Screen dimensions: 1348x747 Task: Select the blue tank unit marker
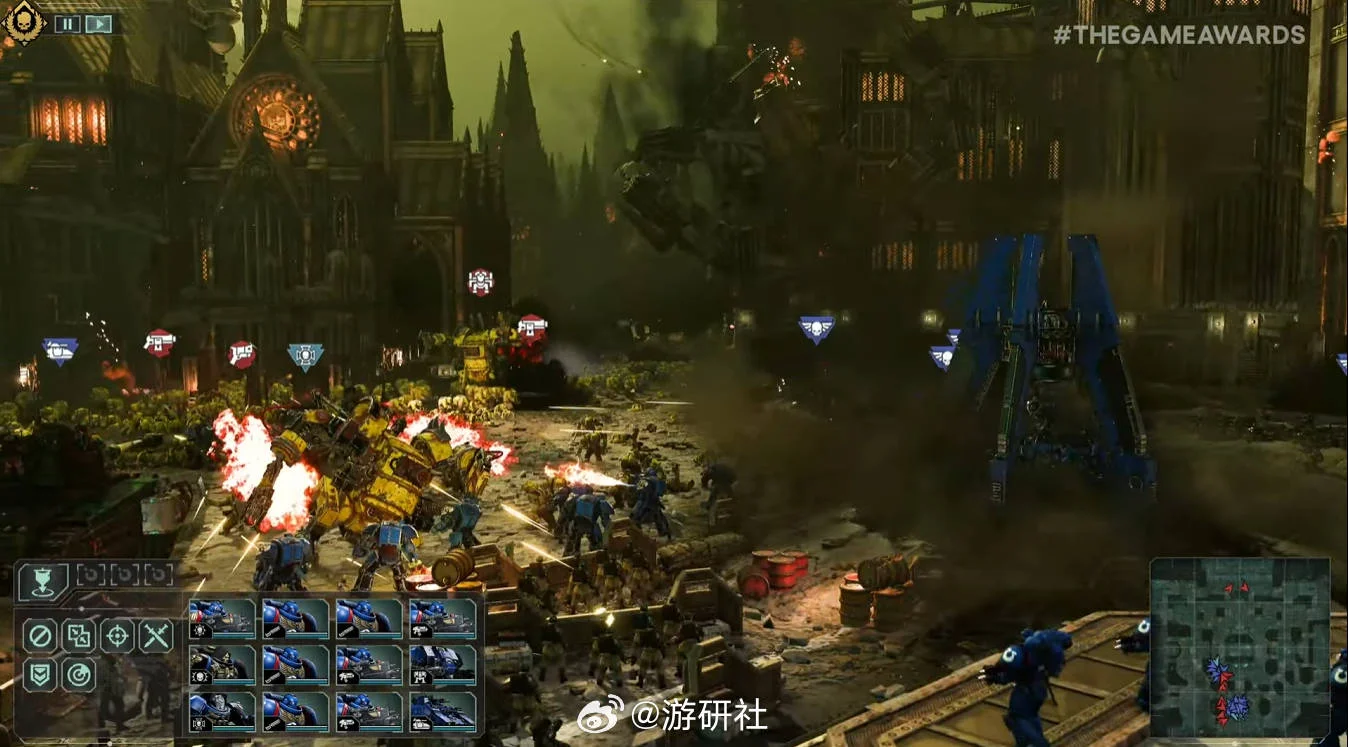tap(60, 350)
